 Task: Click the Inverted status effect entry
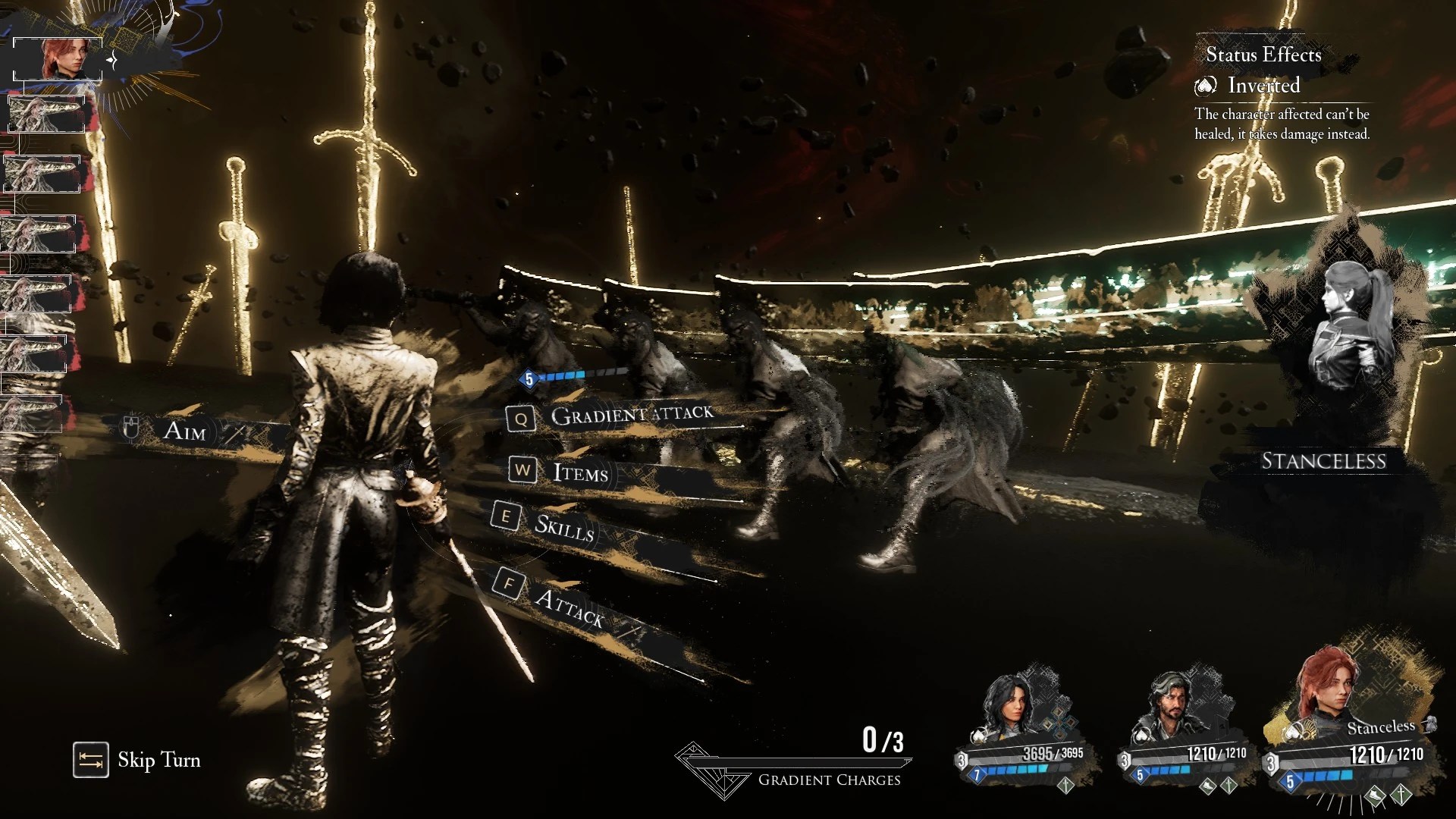(1263, 86)
